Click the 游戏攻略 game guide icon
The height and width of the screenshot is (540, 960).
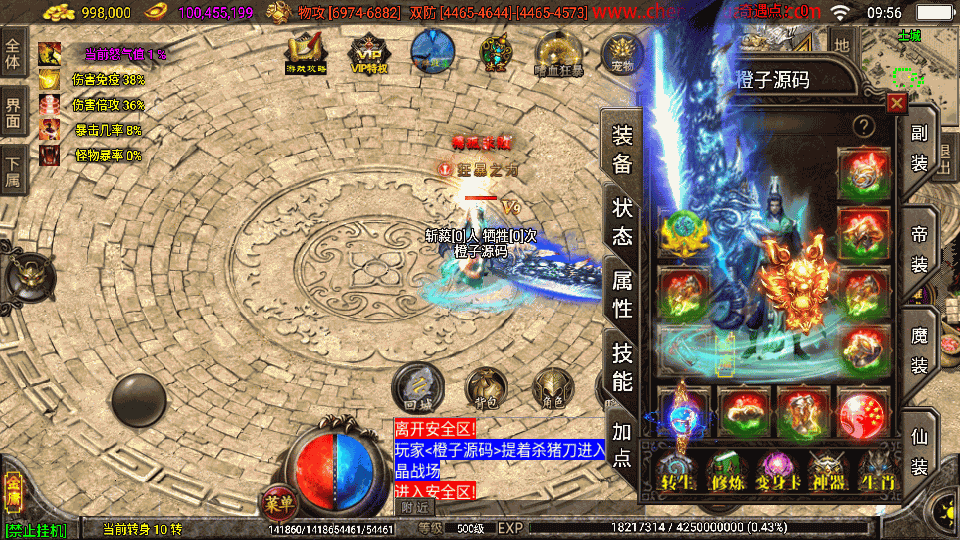pos(305,51)
